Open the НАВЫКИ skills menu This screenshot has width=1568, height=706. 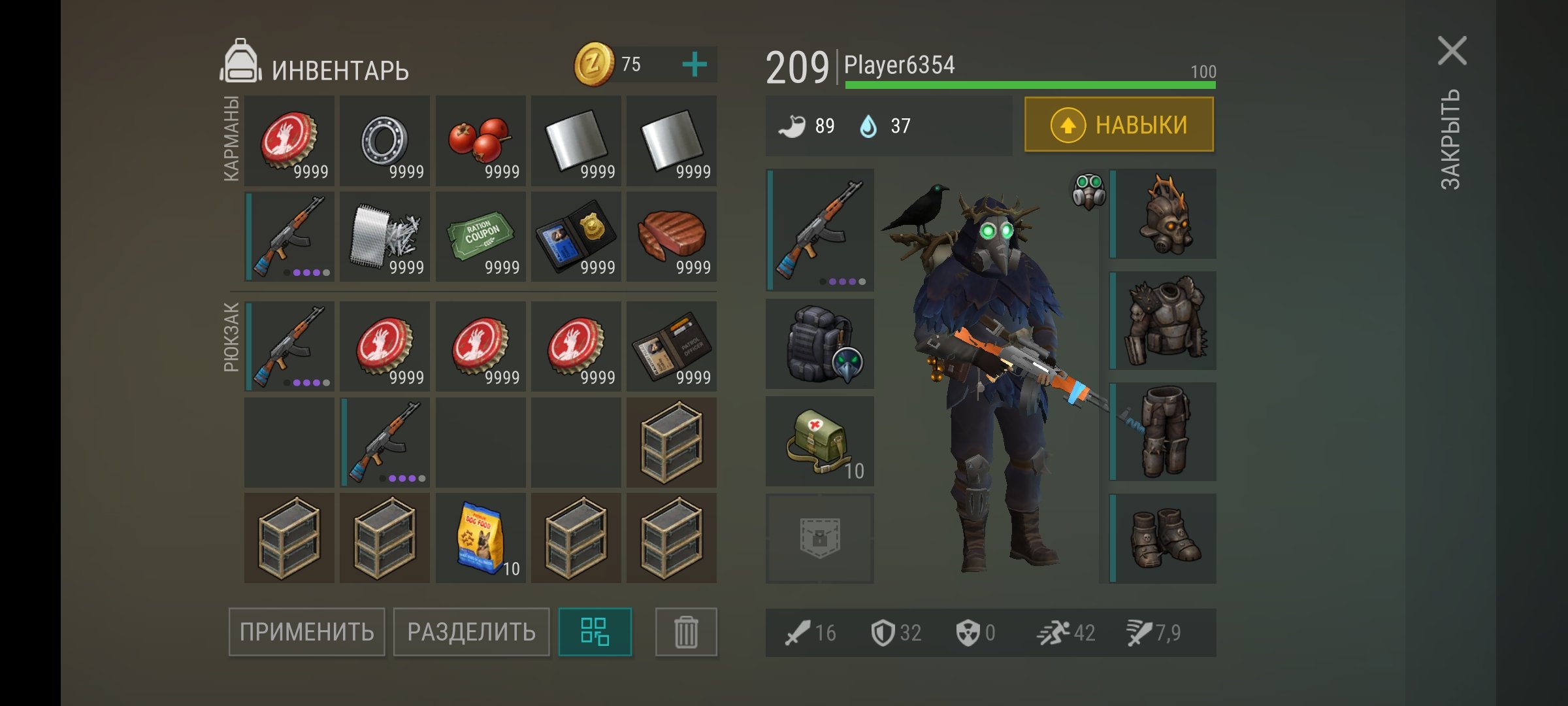pos(1119,125)
